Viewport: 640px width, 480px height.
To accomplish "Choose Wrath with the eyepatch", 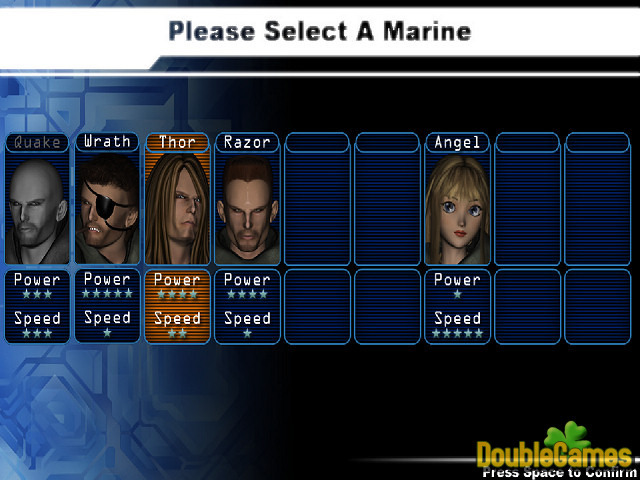I will (x=107, y=207).
